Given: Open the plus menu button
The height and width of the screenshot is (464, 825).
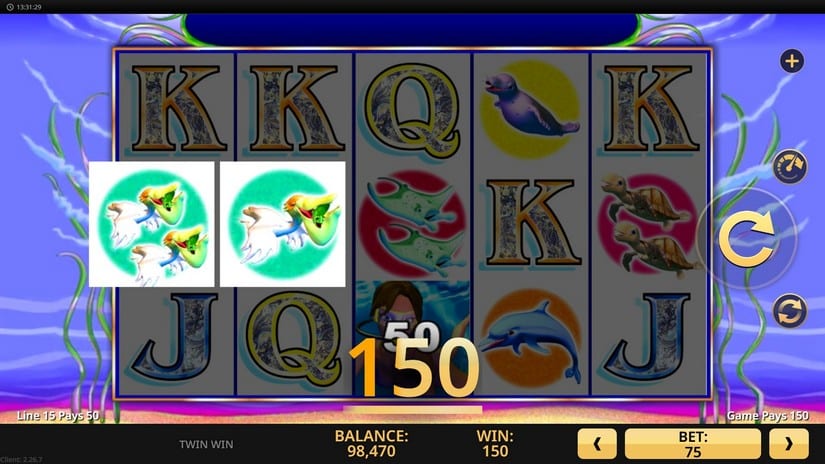Looking at the screenshot, I should (x=792, y=62).
